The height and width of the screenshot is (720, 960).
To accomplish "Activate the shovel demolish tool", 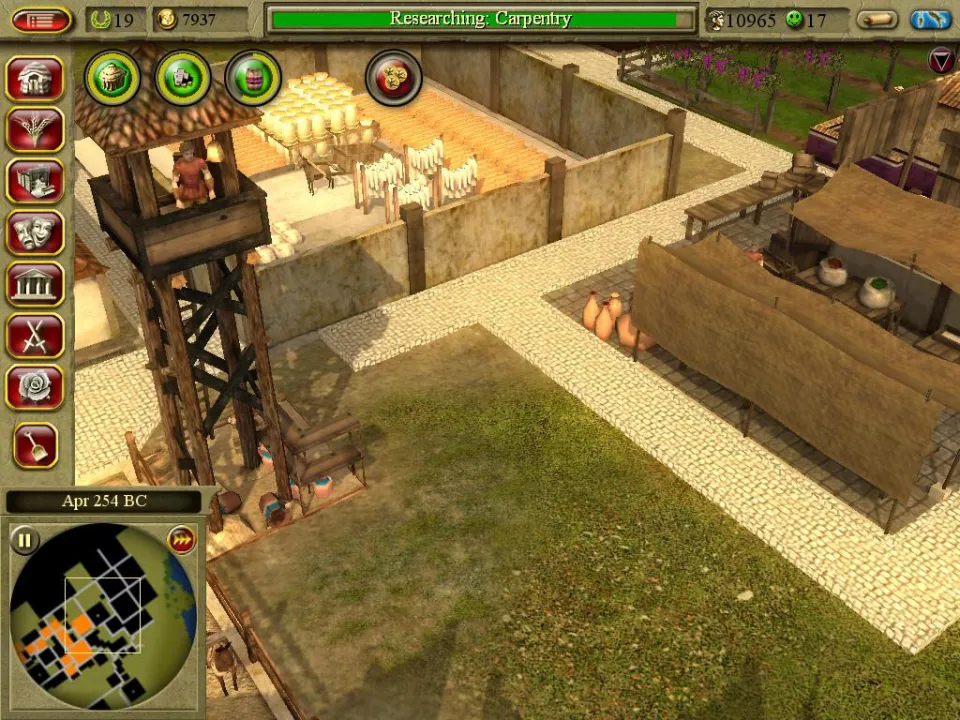I will coord(36,445).
